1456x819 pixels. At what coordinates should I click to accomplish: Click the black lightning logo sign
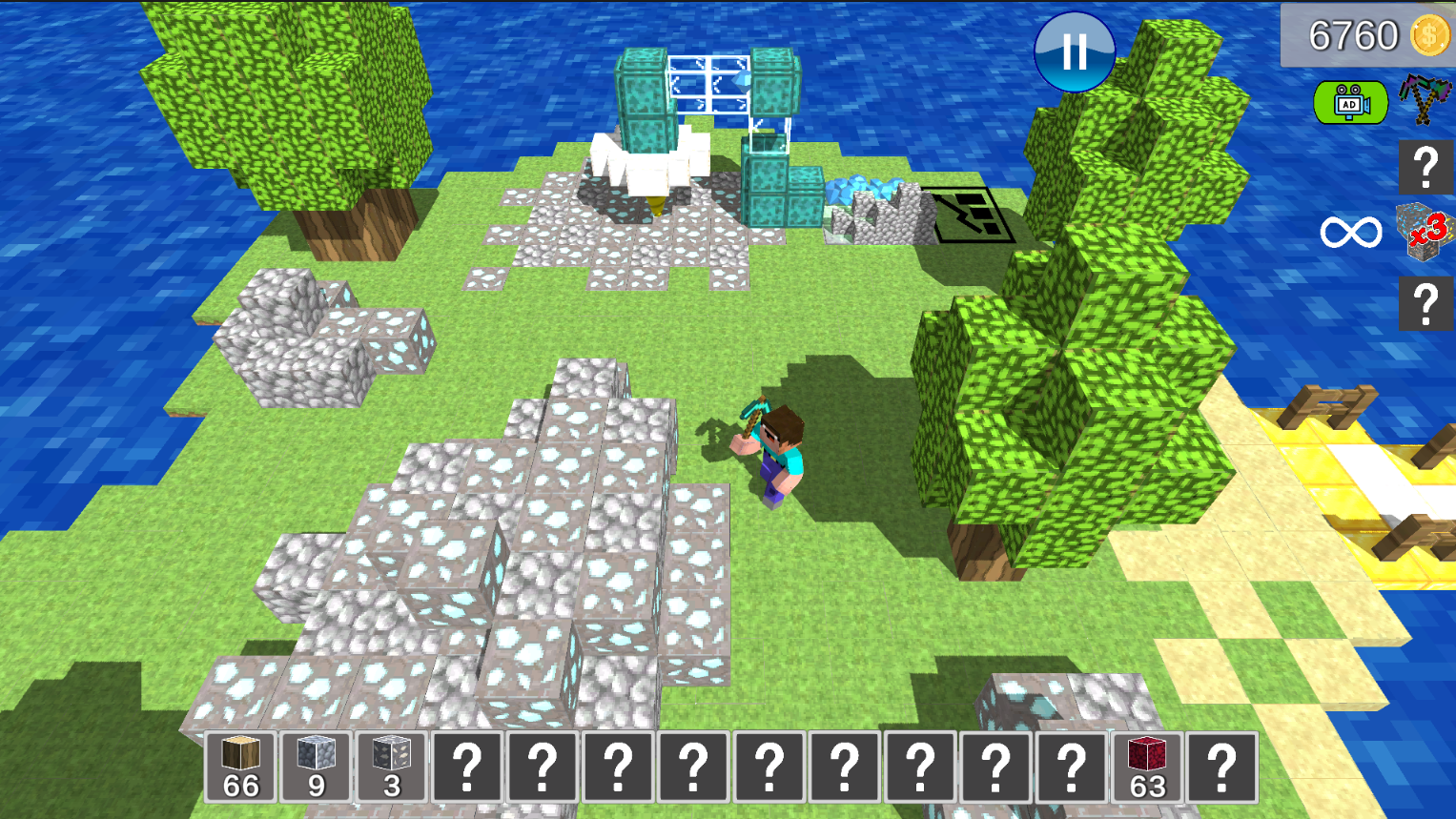point(971,212)
